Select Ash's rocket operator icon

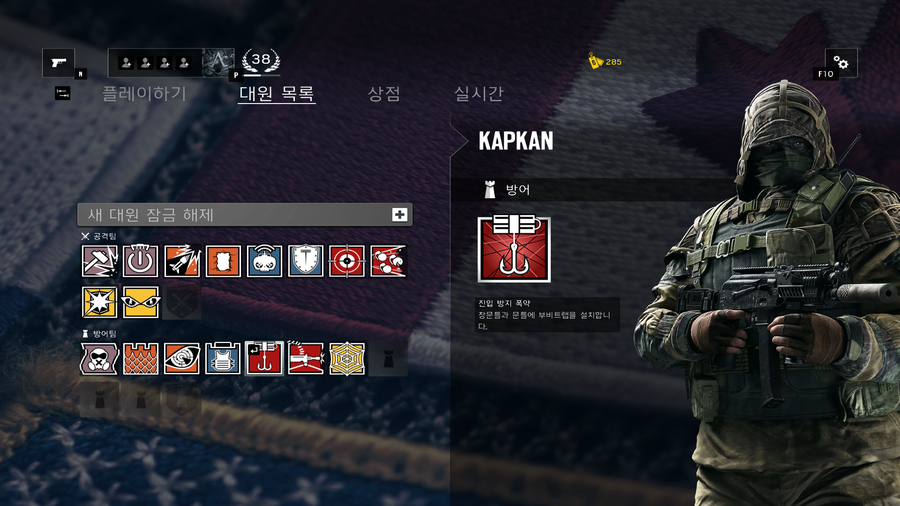(x=182, y=261)
